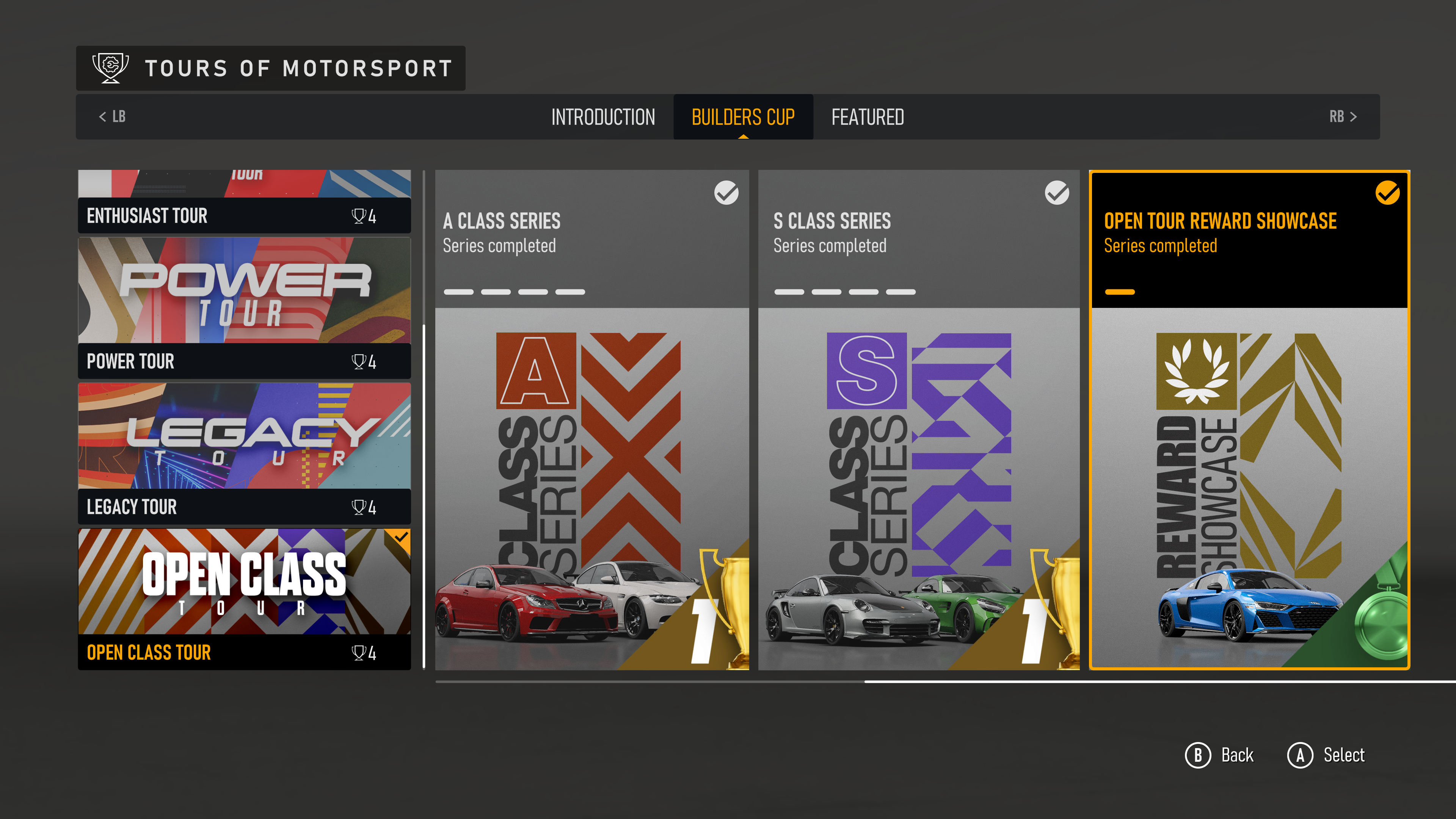Select the Power Tour entry
This screenshot has width=1456, height=819.
pyautogui.click(x=244, y=308)
